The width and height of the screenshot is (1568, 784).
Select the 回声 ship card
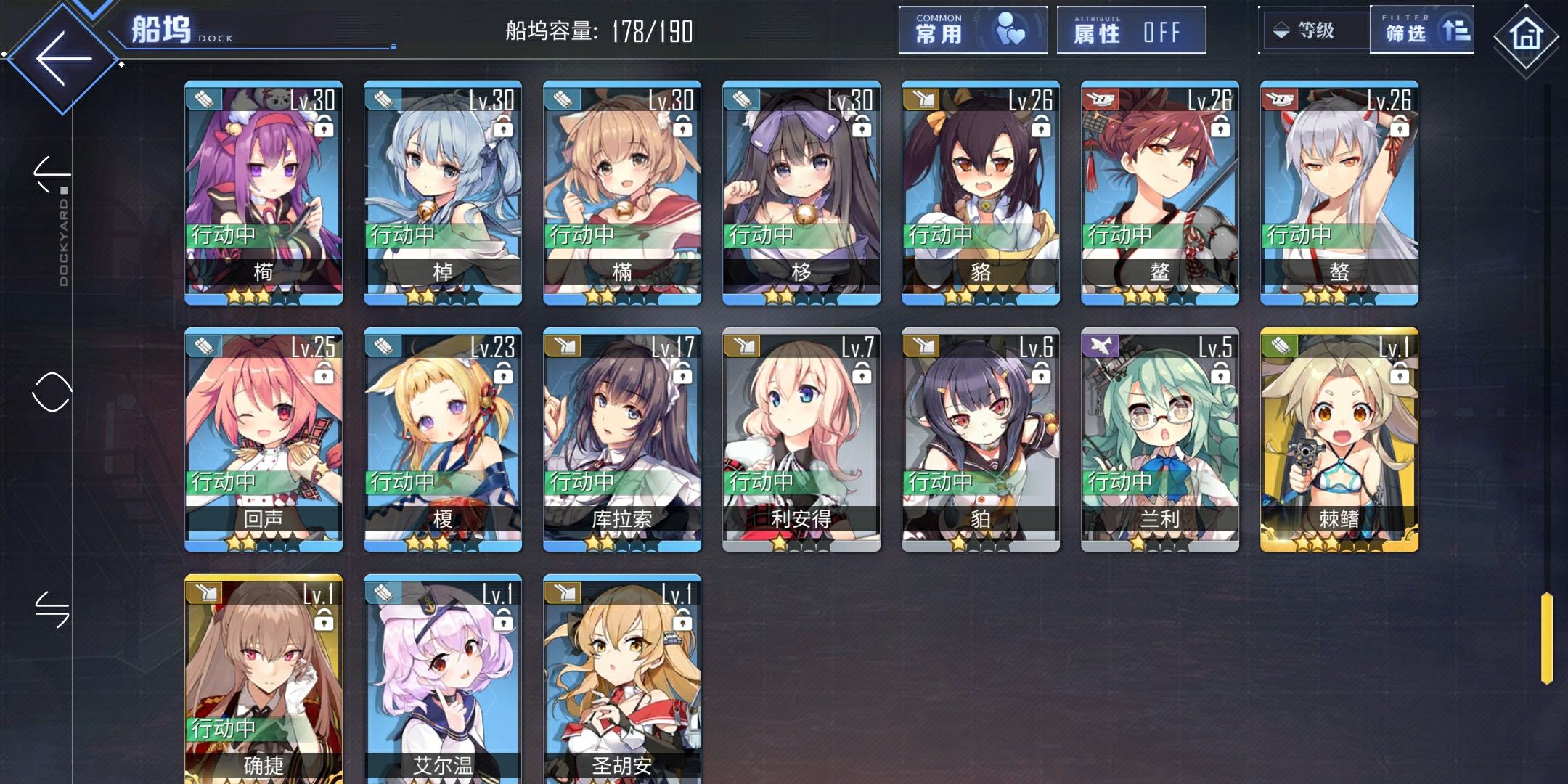coord(264,440)
